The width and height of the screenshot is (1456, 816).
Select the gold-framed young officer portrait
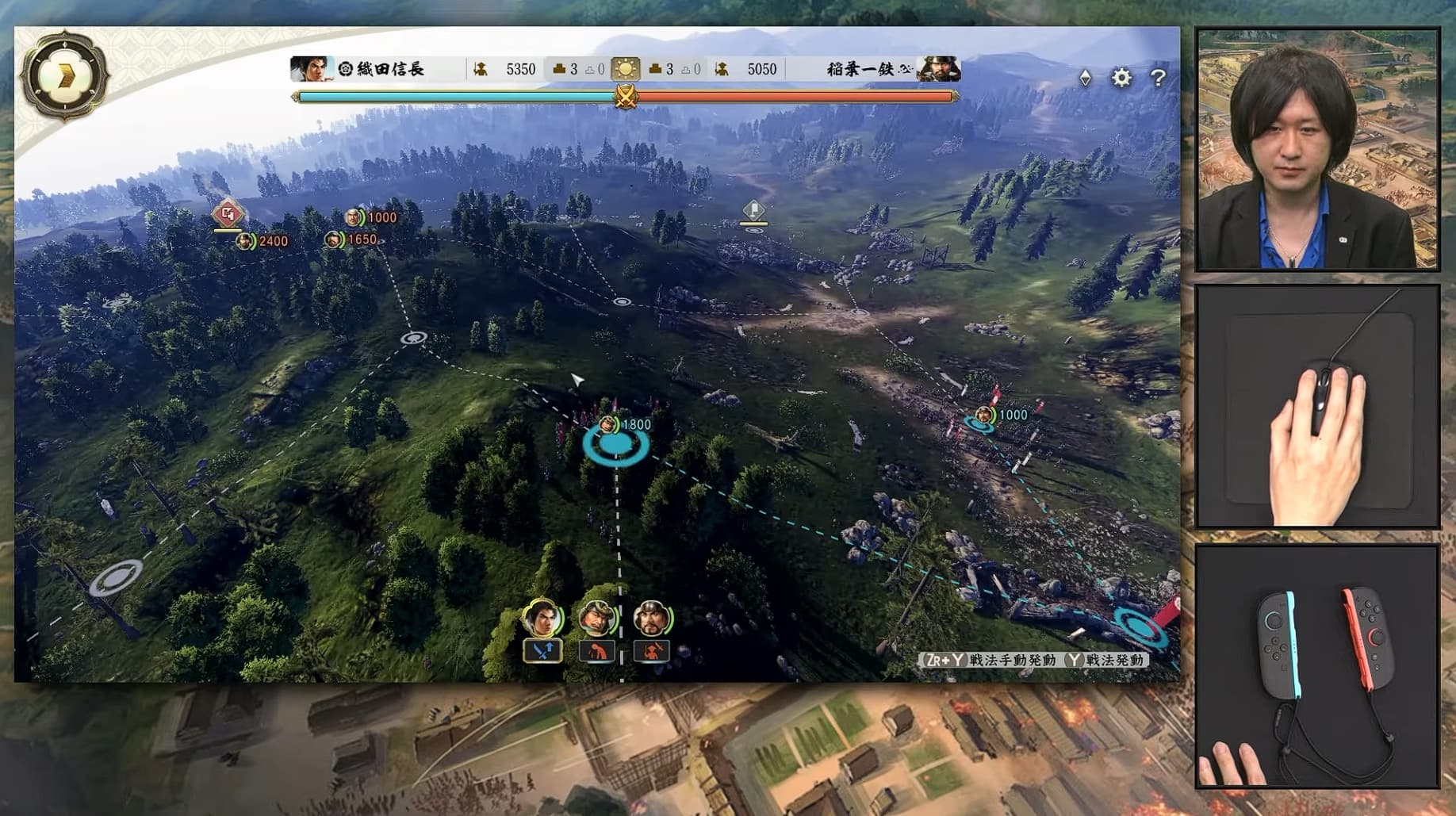click(x=542, y=618)
